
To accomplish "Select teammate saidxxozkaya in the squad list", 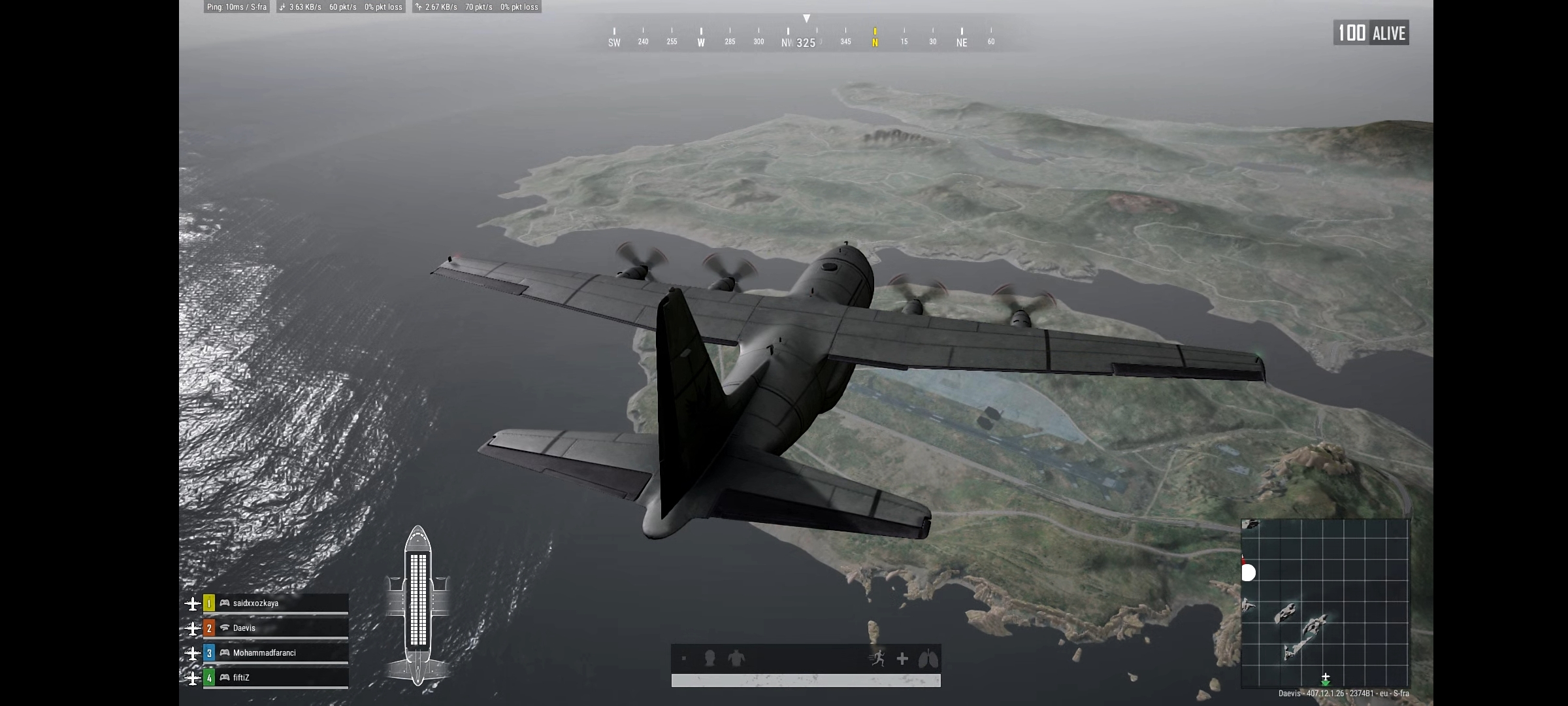I will tap(274, 603).
